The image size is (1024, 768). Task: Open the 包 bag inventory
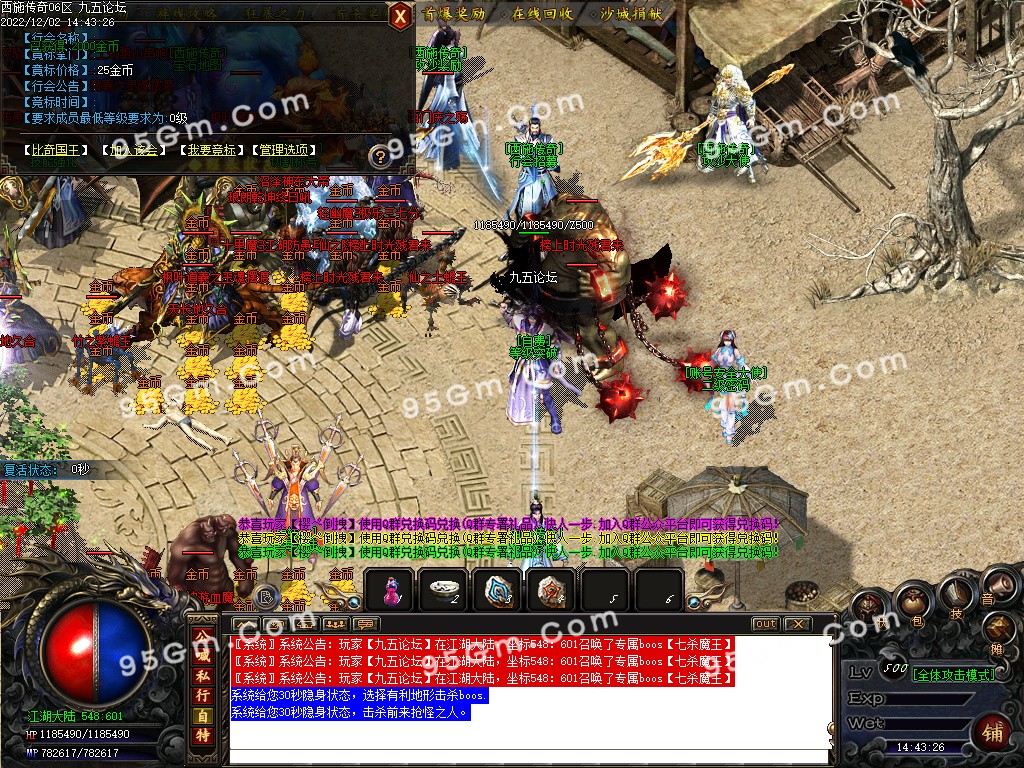tap(913, 605)
